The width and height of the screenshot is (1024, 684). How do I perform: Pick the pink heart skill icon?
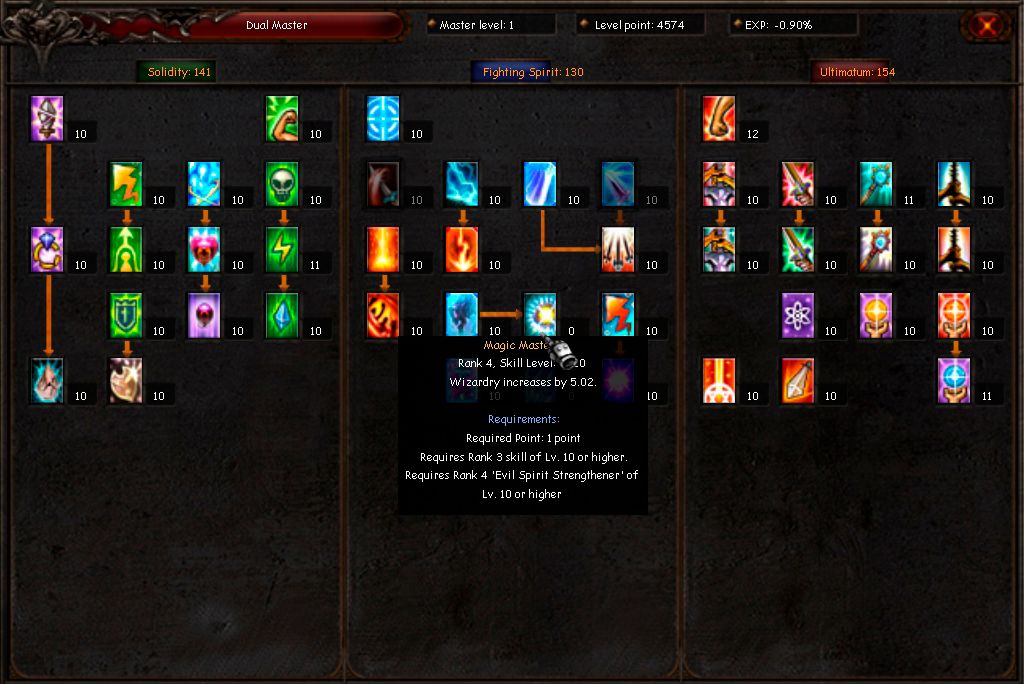click(205, 250)
